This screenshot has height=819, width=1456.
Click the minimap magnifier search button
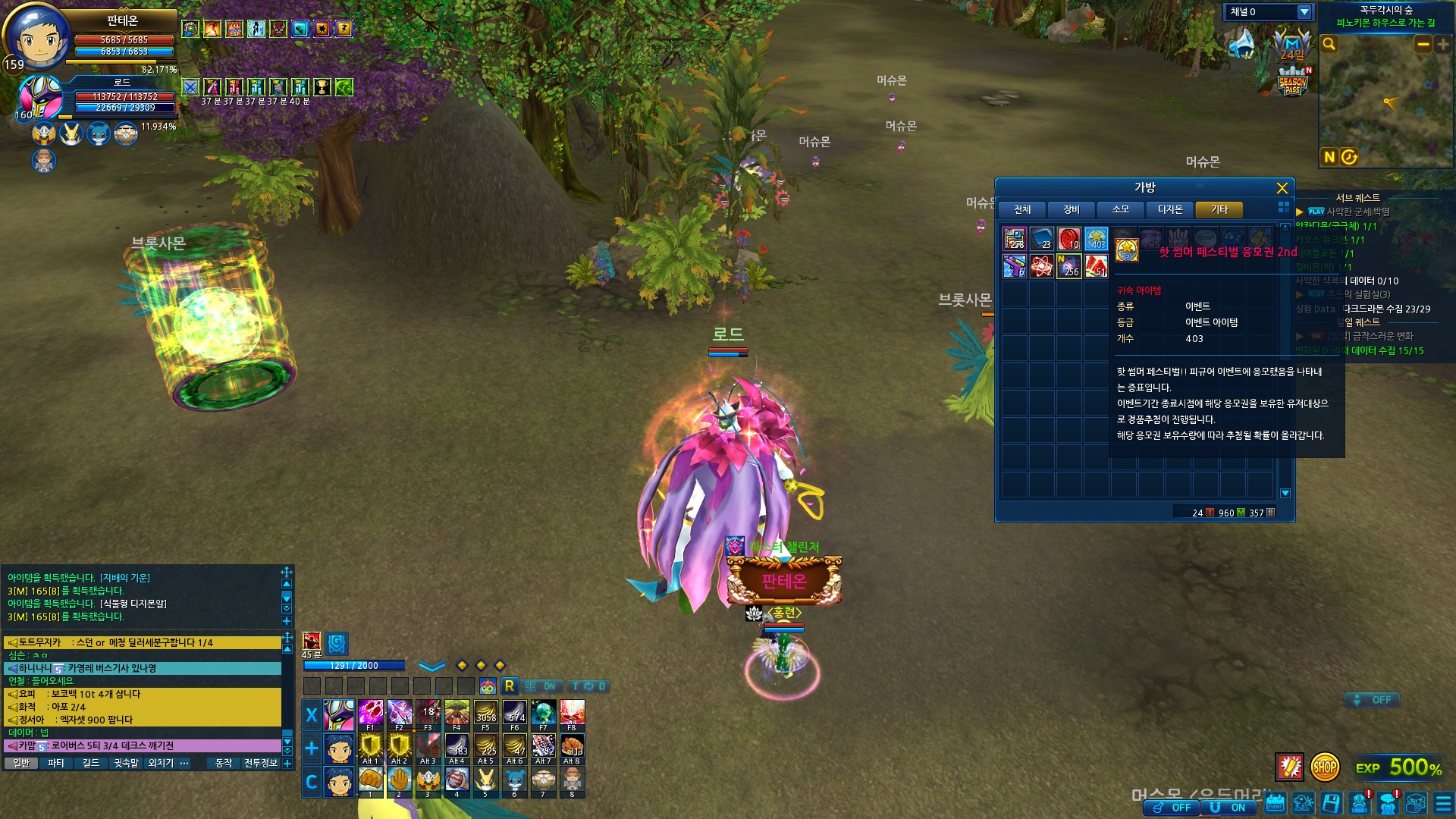pyautogui.click(x=1329, y=45)
